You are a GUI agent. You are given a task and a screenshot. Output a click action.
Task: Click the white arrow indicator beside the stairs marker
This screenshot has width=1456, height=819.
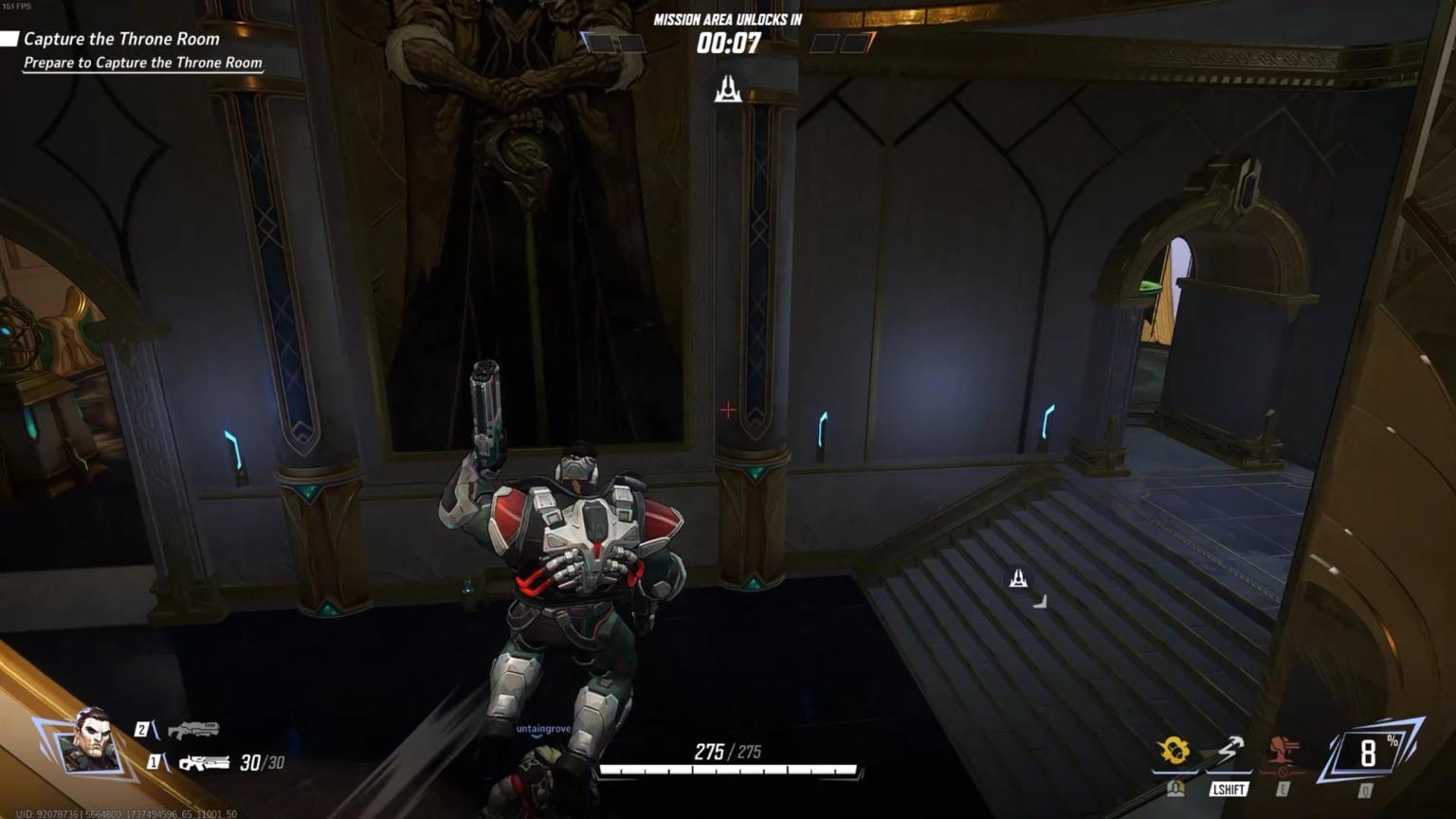(1039, 601)
